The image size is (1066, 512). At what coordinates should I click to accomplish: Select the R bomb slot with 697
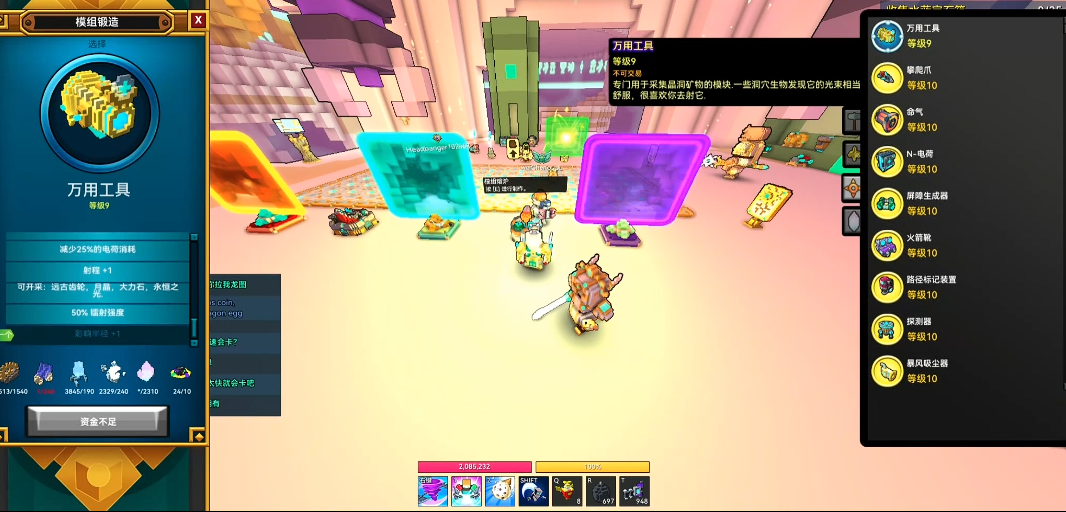tap(600, 491)
